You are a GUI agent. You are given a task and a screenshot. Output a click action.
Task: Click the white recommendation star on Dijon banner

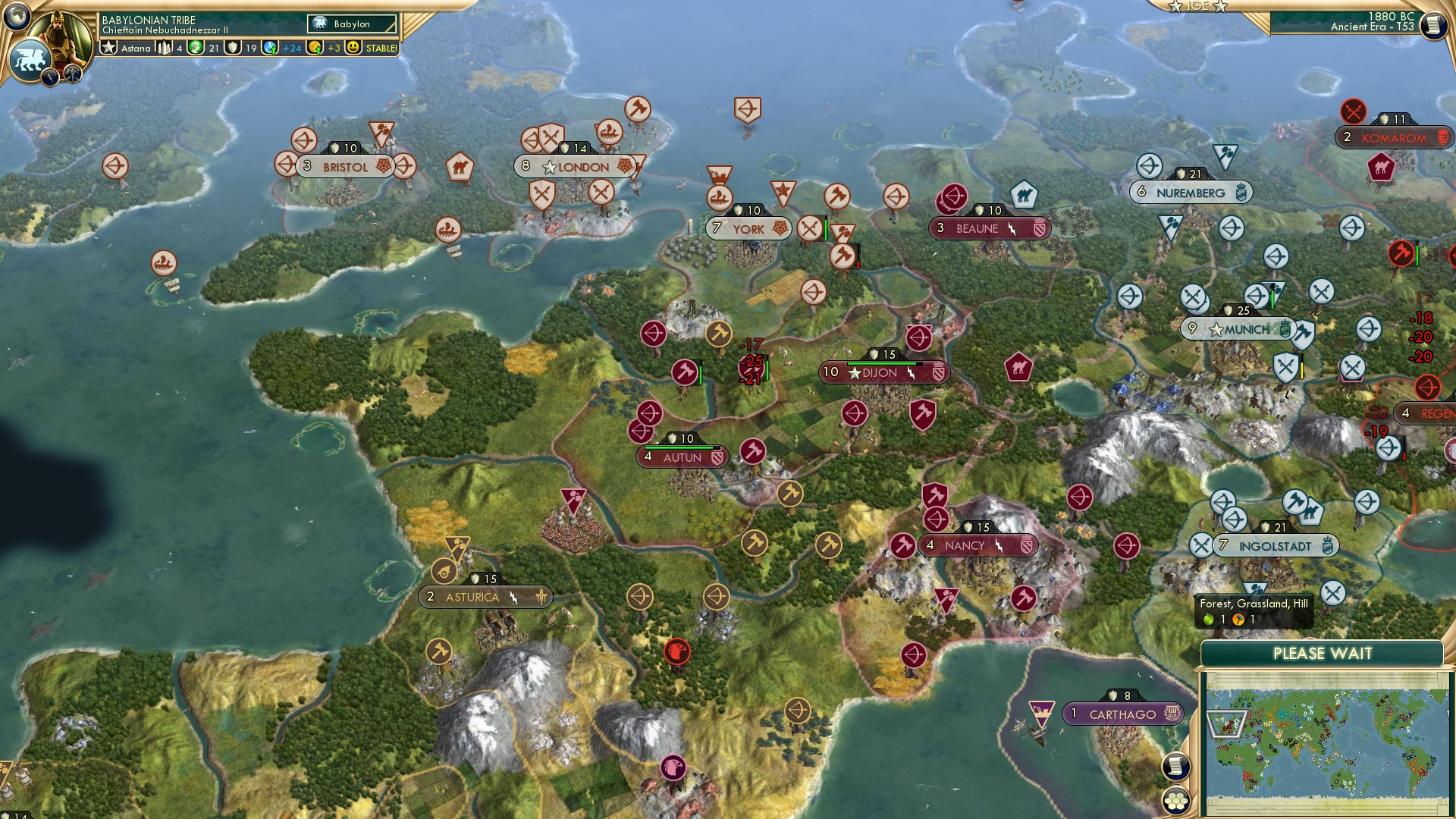(855, 372)
